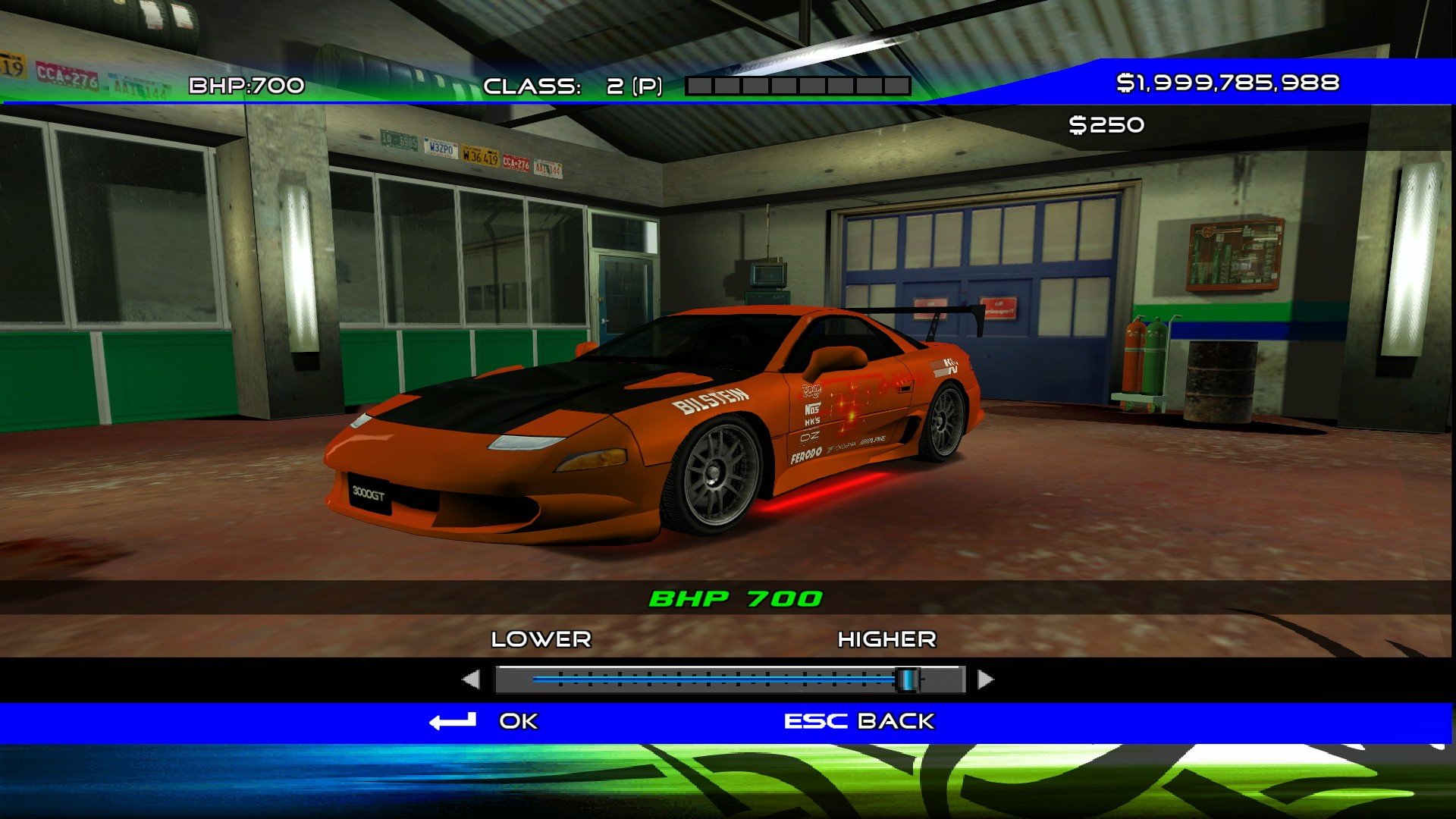Click the $250 upgrade price tag

pos(1106,124)
